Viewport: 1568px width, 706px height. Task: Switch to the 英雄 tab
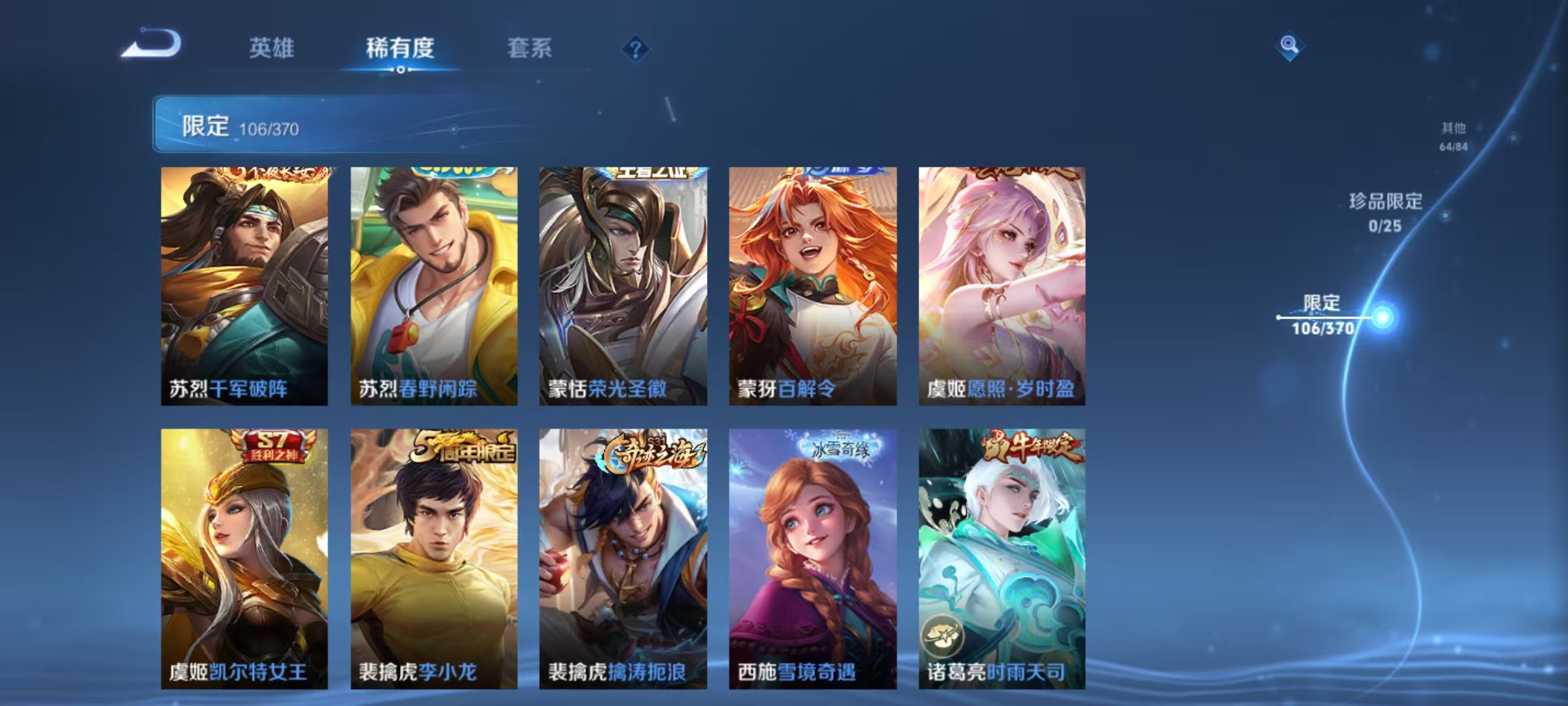[272, 49]
